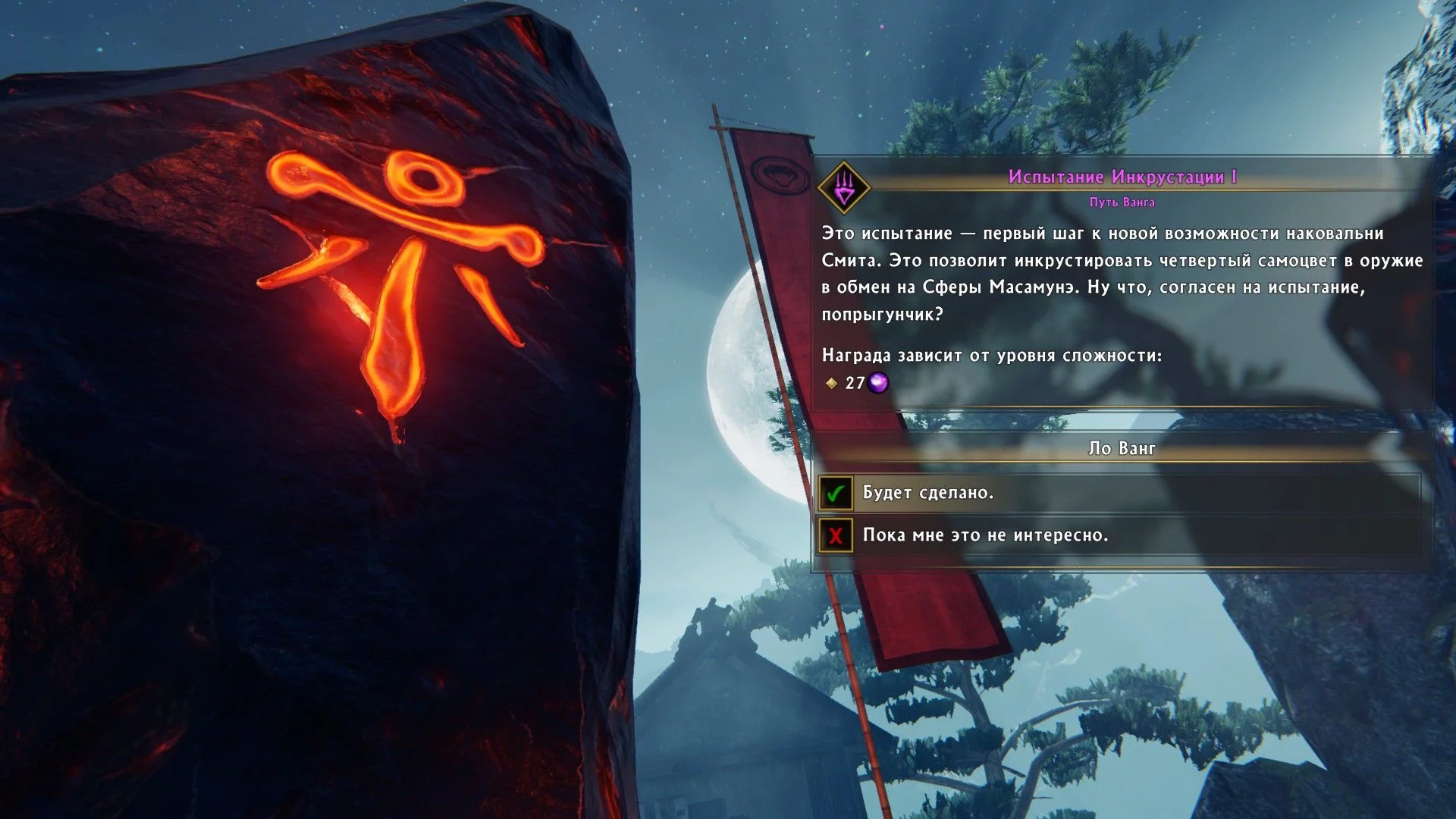Decline with "Пока мне это не интересно."
Image resolution: width=1456 pixels, height=819 pixels.
[x=984, y=536]
